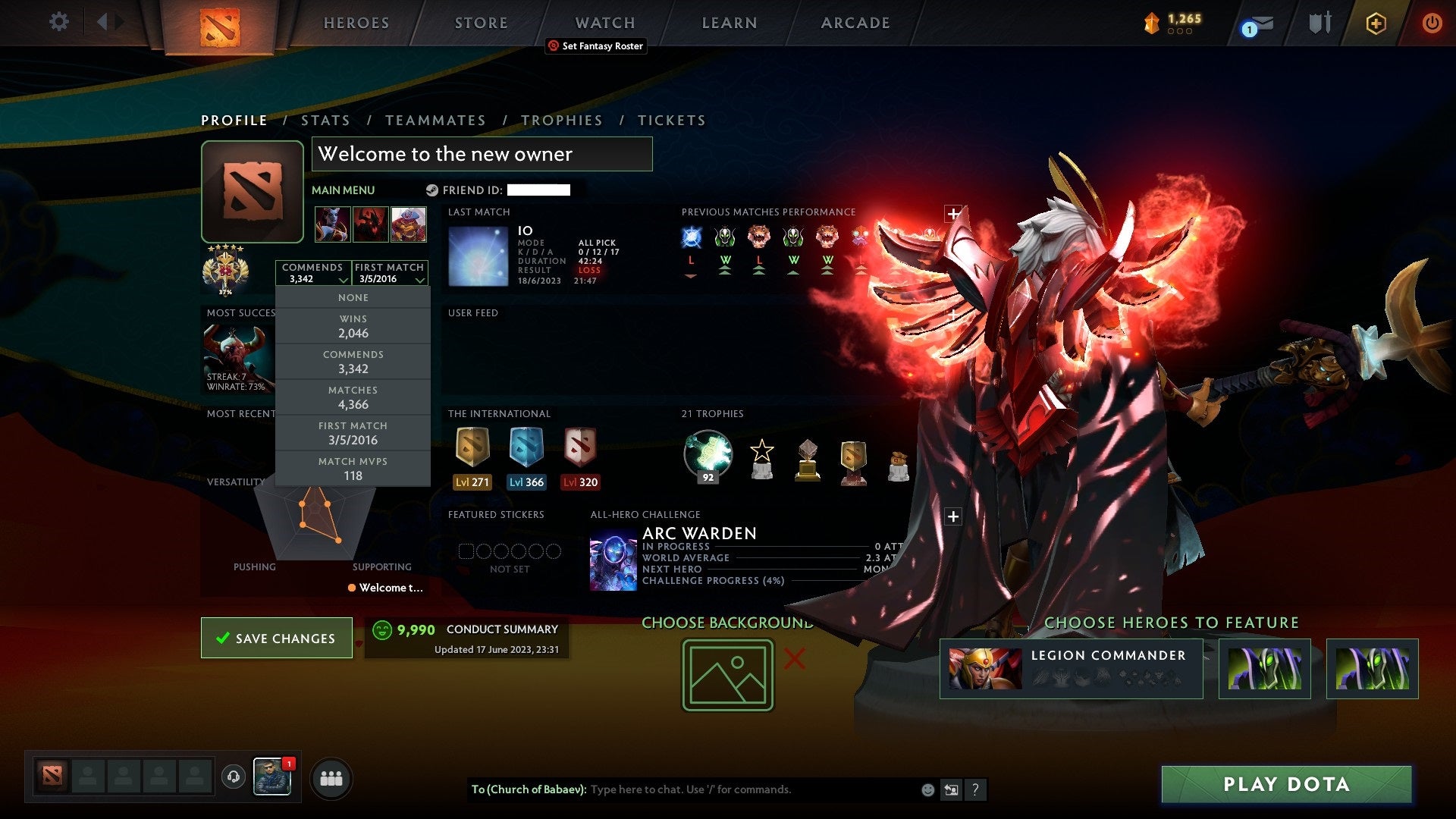Expand previous matches performance with the plus
The height and width of the screenshot is (819, 1456).
point(953,213)
